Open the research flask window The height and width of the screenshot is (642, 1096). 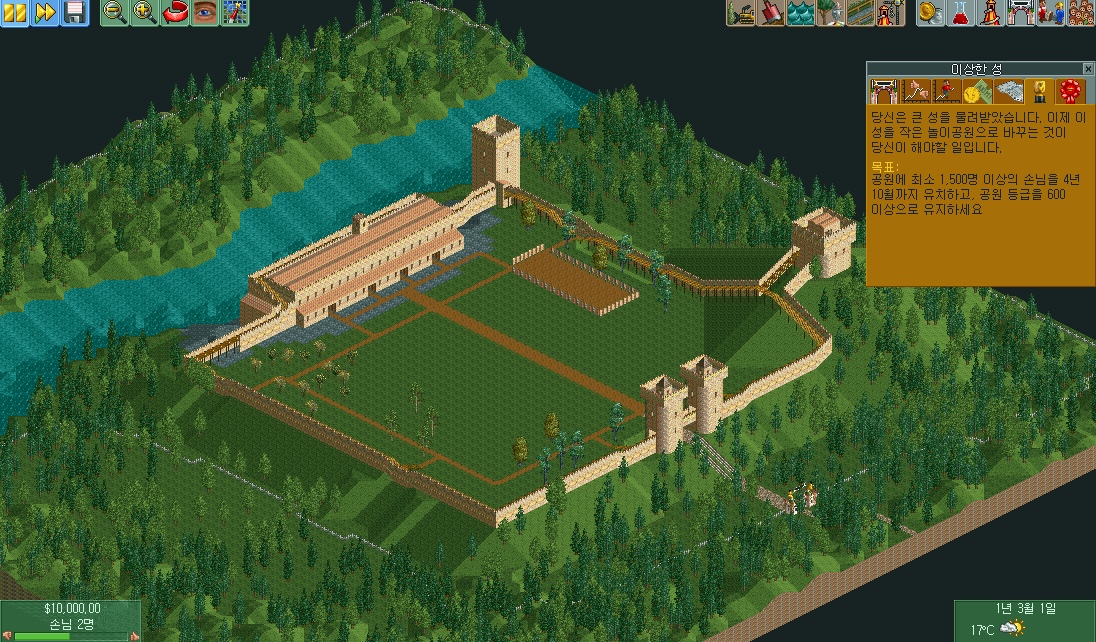[962, 13]
